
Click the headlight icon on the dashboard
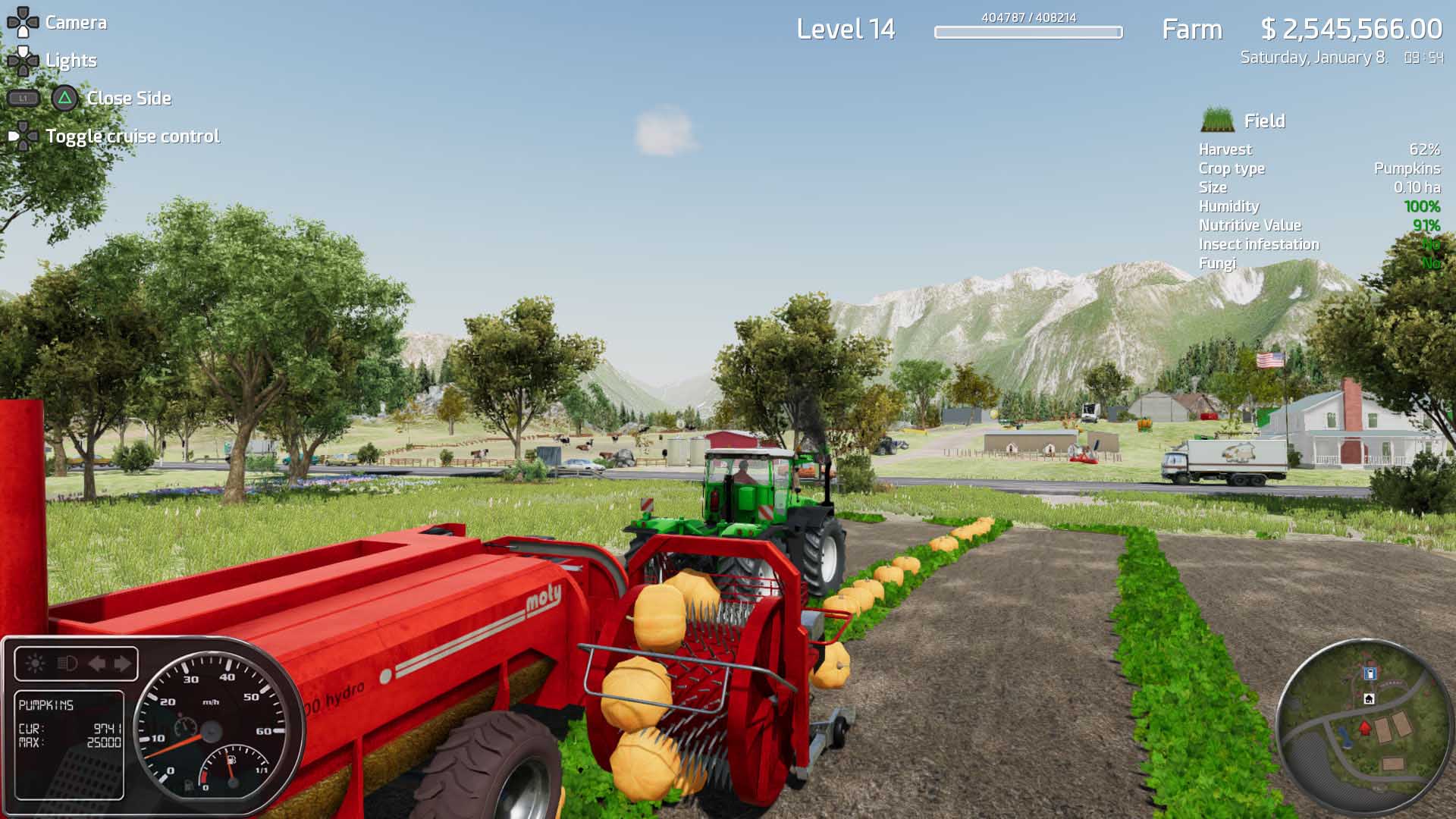point(67,662)
